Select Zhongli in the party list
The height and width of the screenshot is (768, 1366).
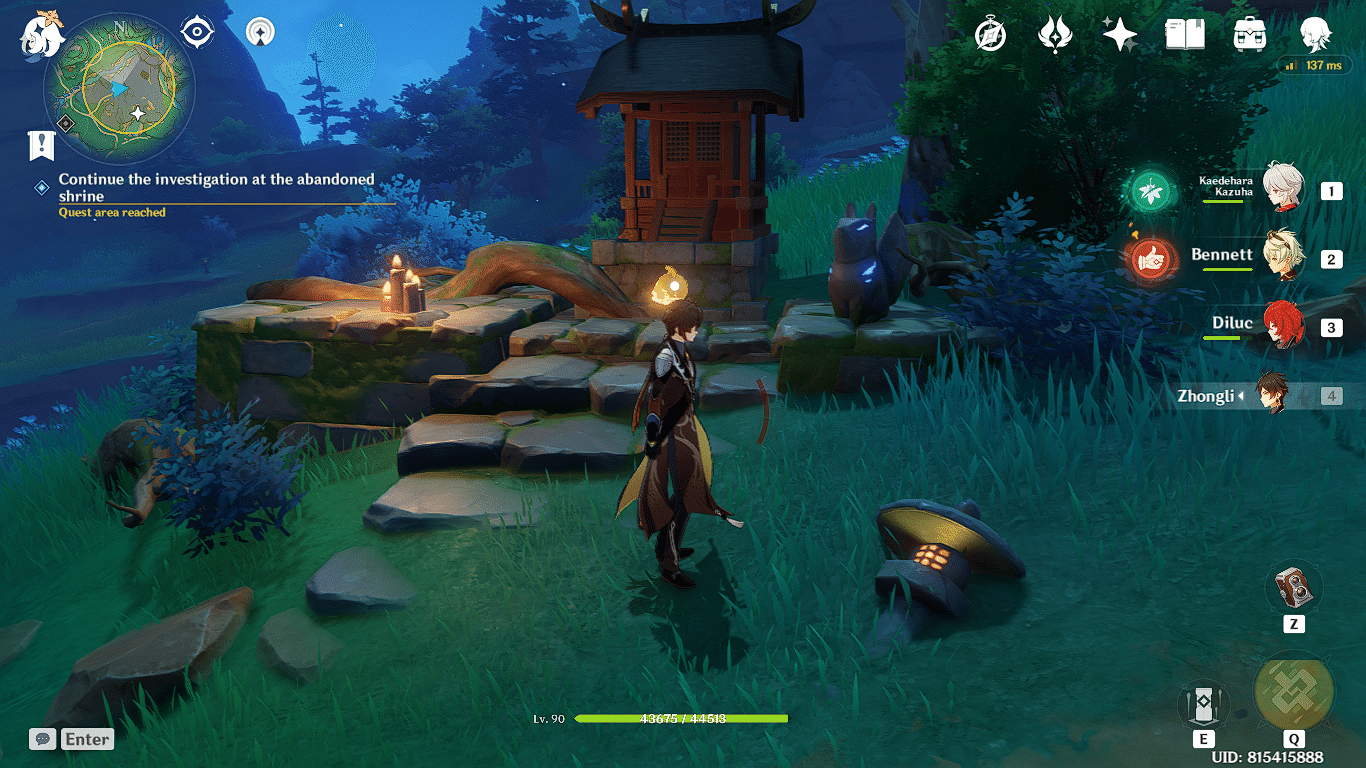[1271, 396]
